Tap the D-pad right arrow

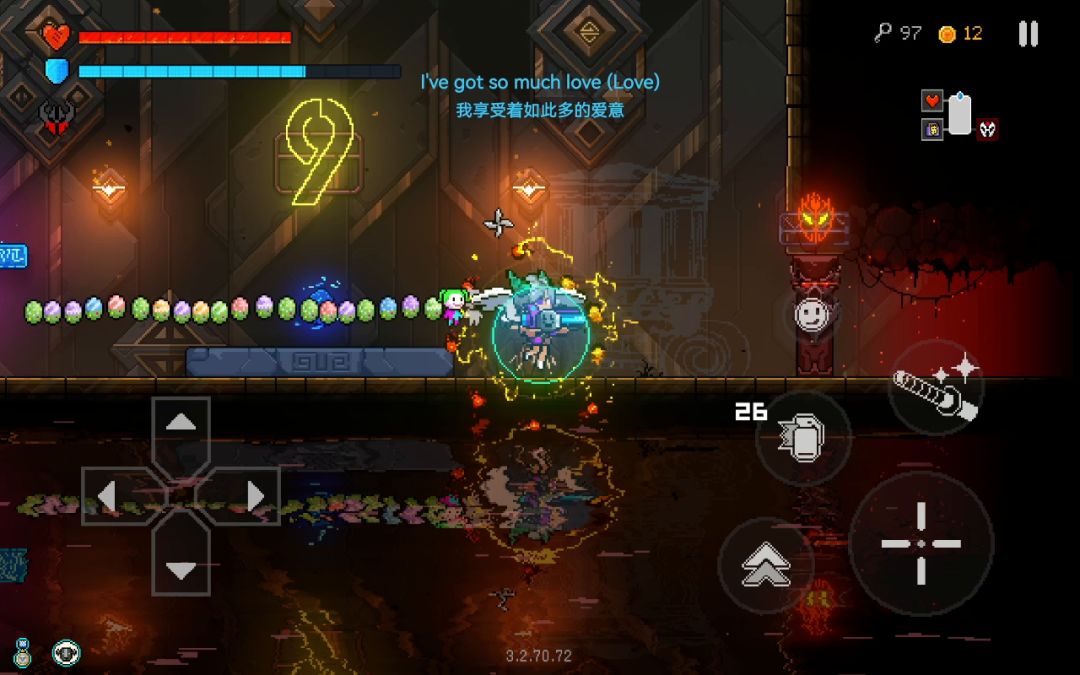click(254, 496)
